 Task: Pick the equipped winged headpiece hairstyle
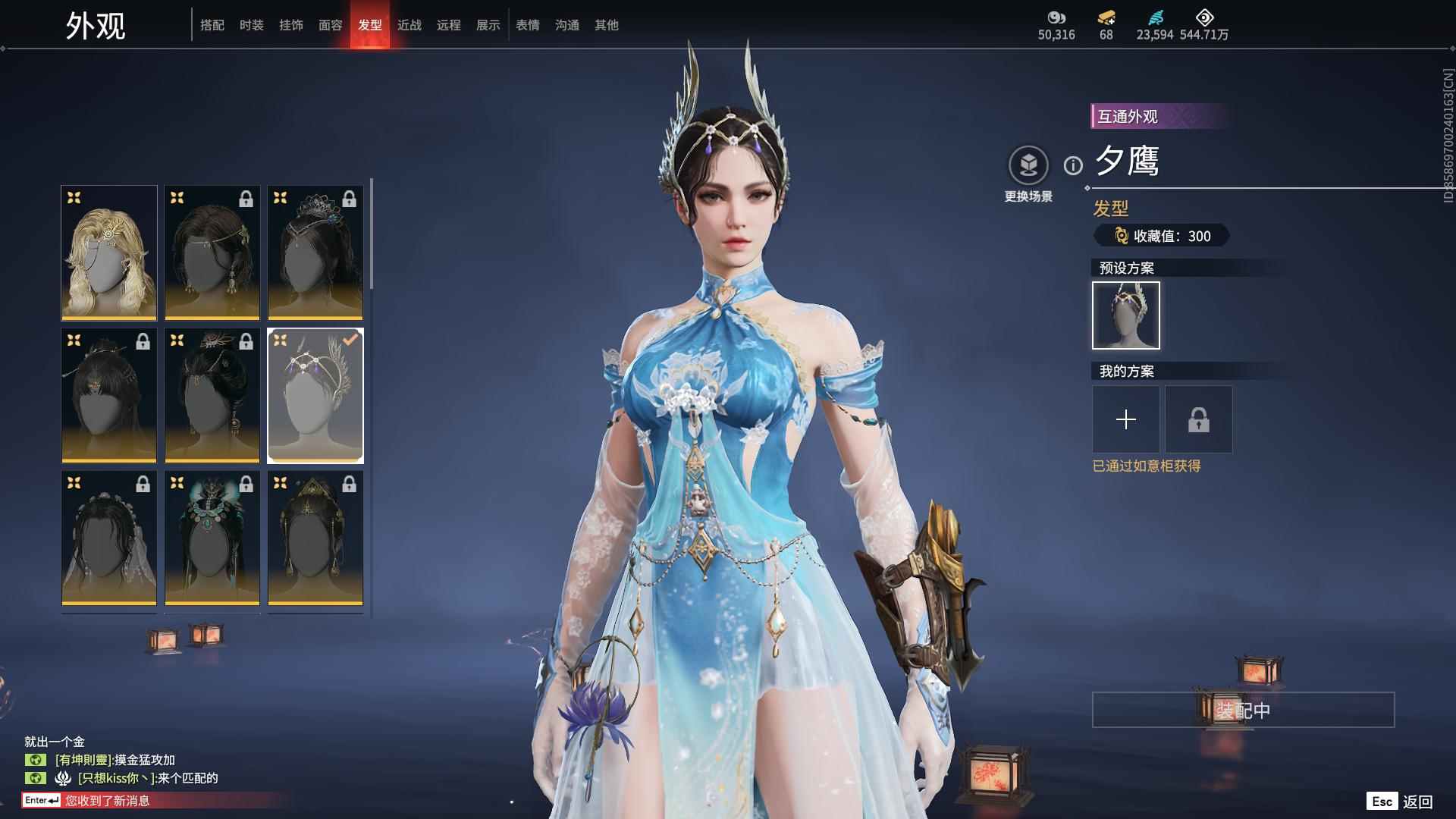click(315, 395)
